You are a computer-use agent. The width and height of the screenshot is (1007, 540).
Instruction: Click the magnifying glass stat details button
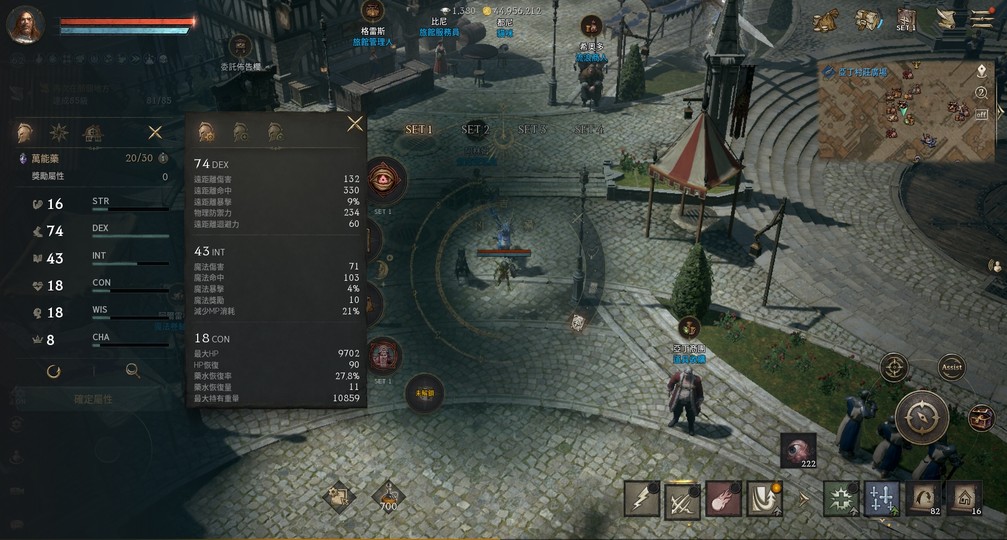tap(132, 371)
